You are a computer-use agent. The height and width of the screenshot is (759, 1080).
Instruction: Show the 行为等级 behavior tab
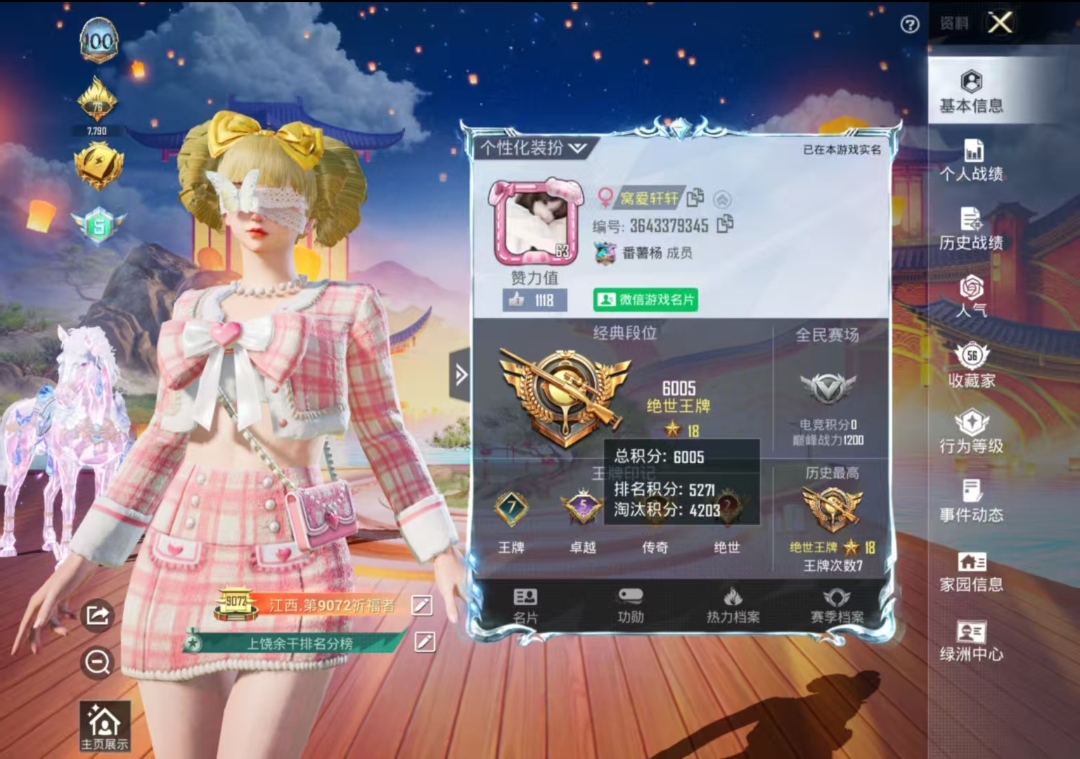point(971,435)
